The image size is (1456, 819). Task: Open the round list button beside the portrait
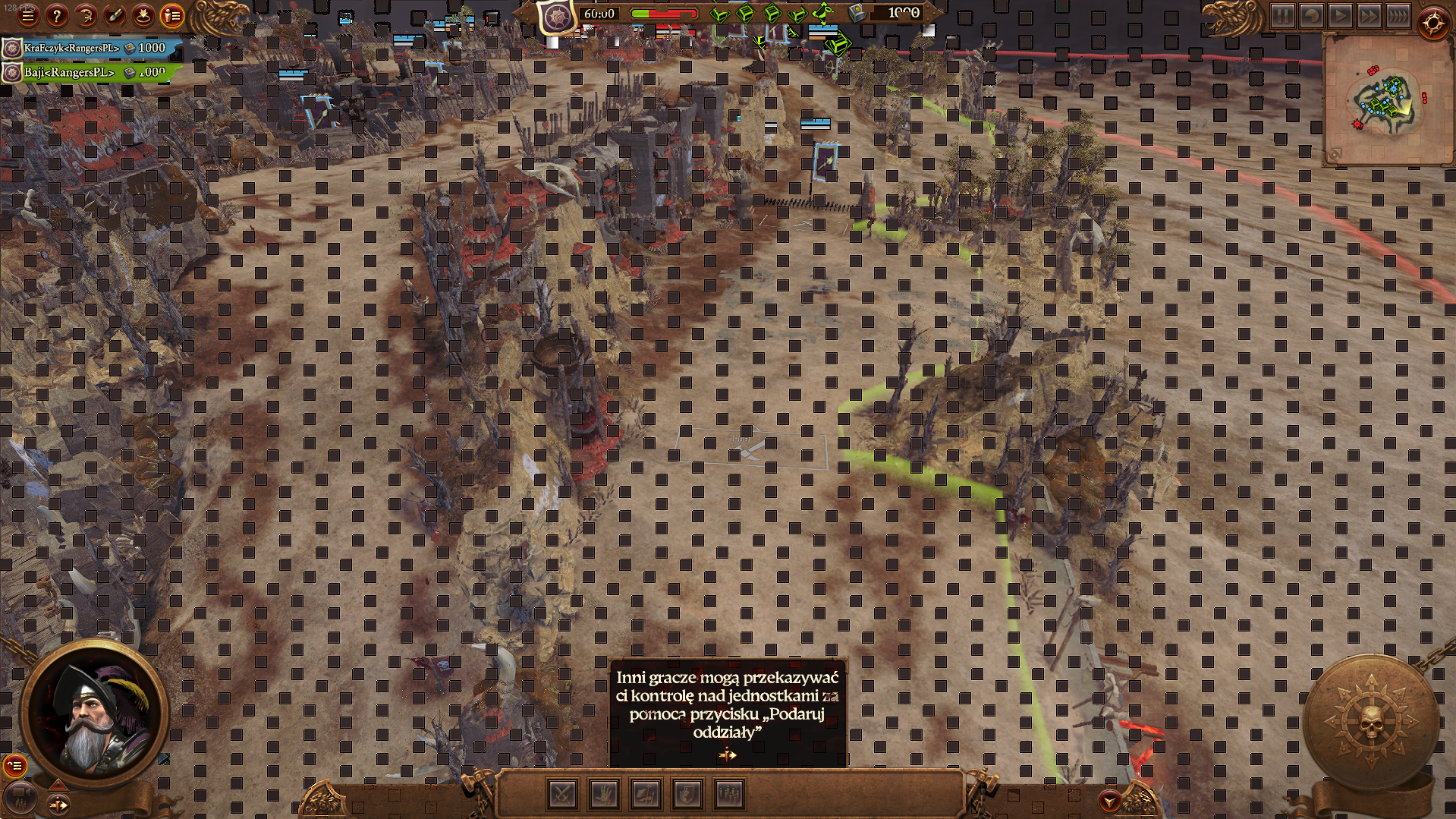(x=14, y=765)
